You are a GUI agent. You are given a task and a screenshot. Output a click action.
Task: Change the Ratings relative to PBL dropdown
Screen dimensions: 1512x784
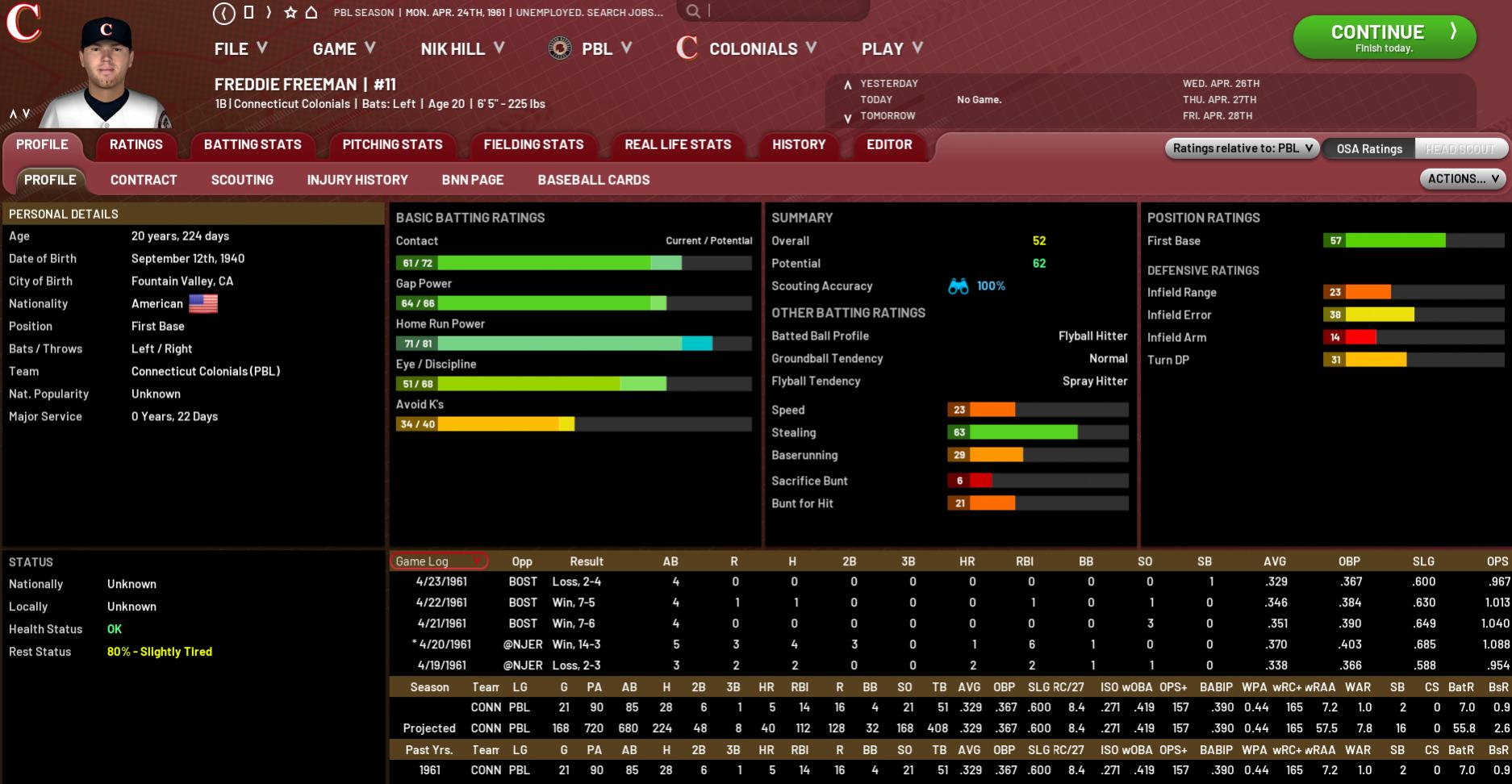1242,148
